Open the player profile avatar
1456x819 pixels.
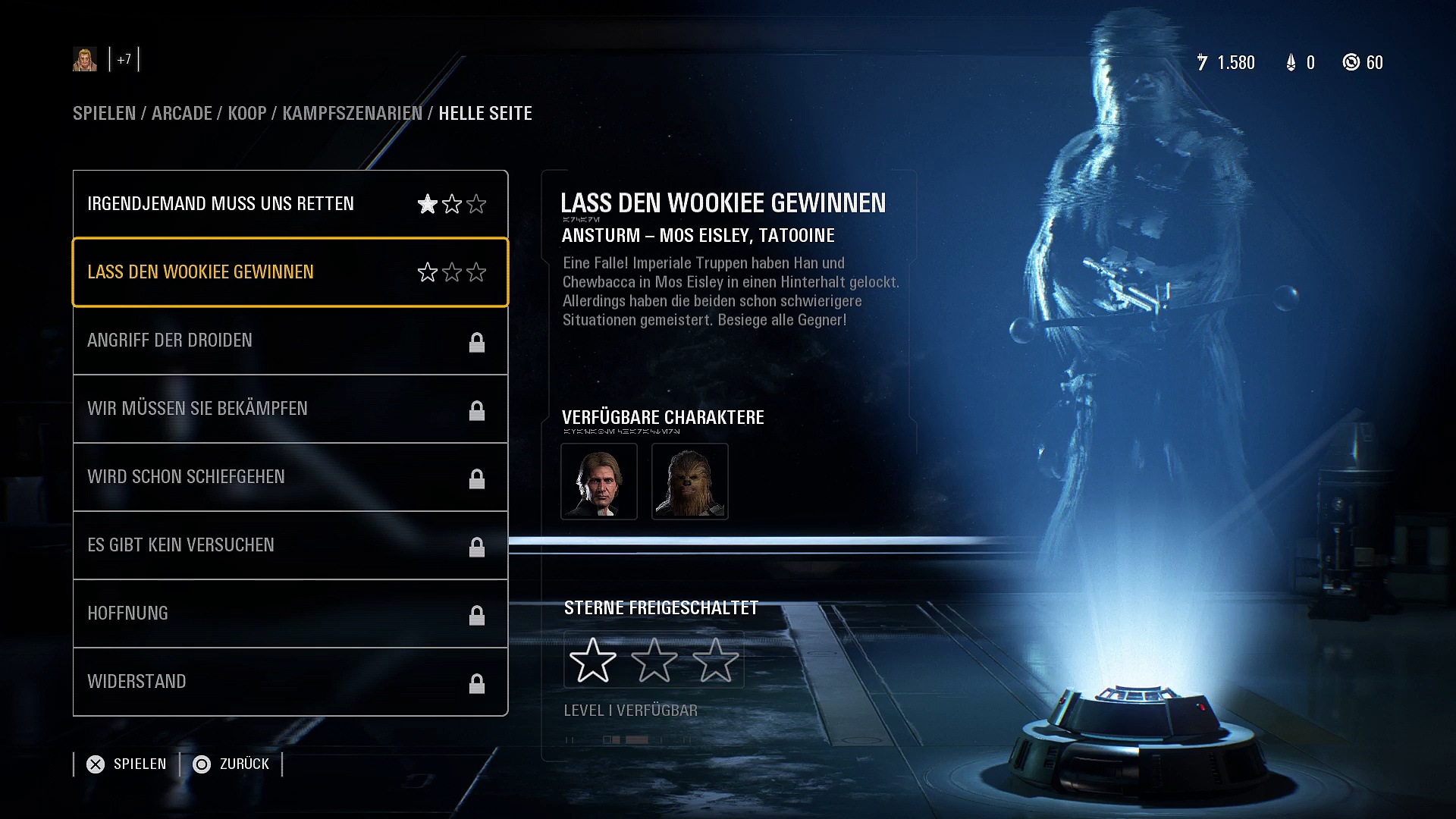point(85,59)
